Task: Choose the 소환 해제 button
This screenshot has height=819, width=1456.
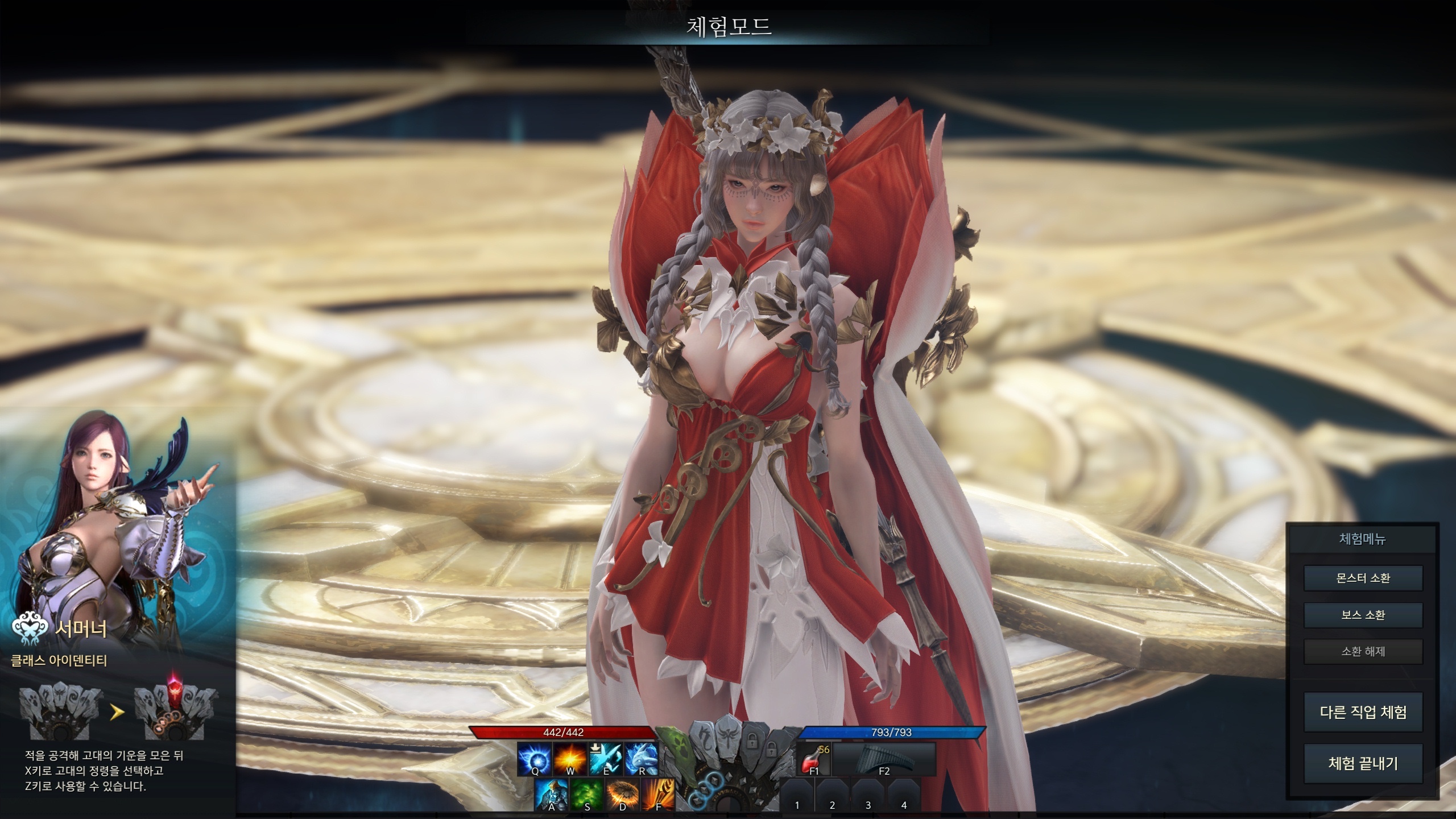Action: 1363,651
